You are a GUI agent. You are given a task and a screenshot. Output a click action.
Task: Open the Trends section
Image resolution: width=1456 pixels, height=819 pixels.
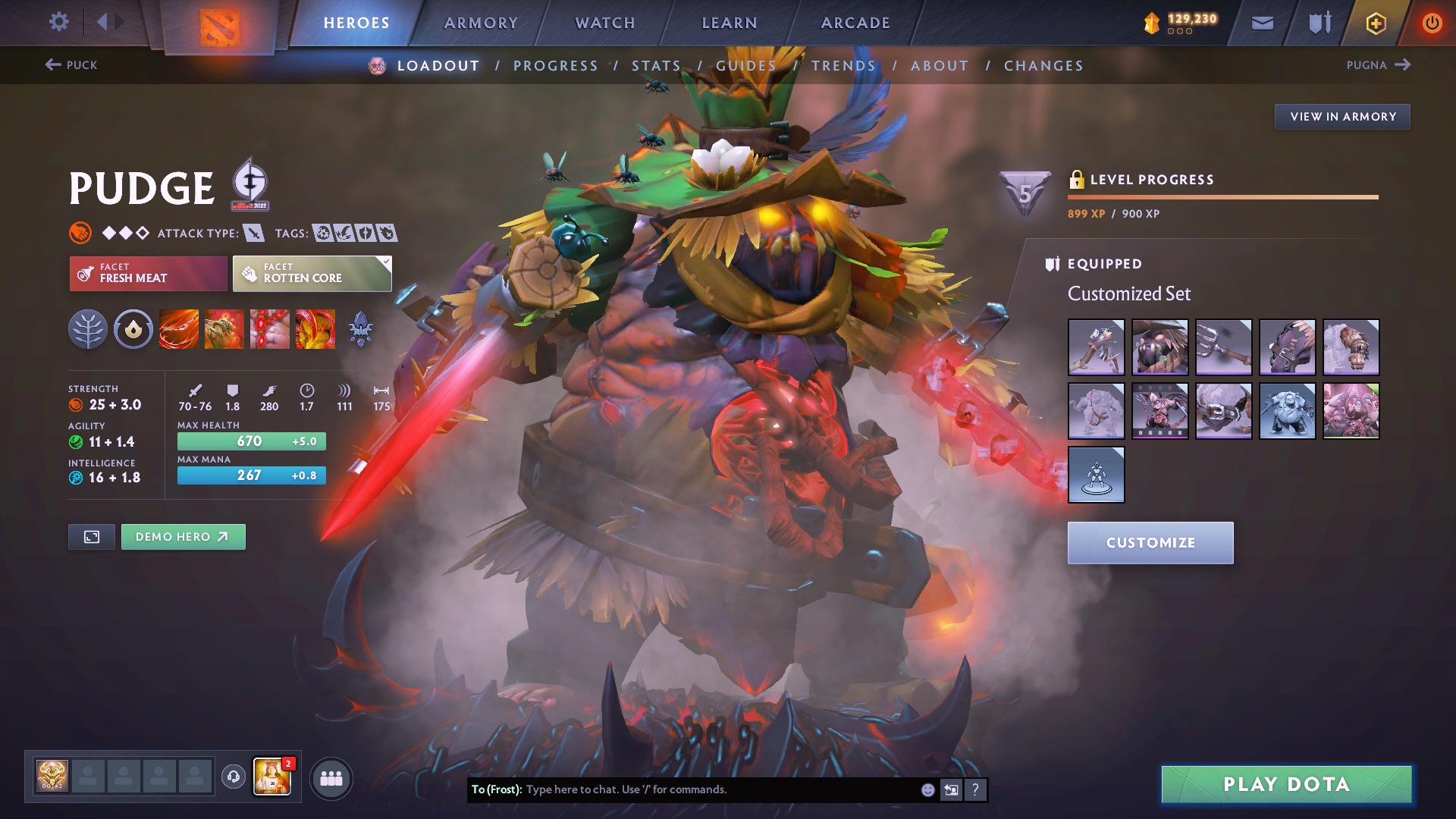pos(843,66)
